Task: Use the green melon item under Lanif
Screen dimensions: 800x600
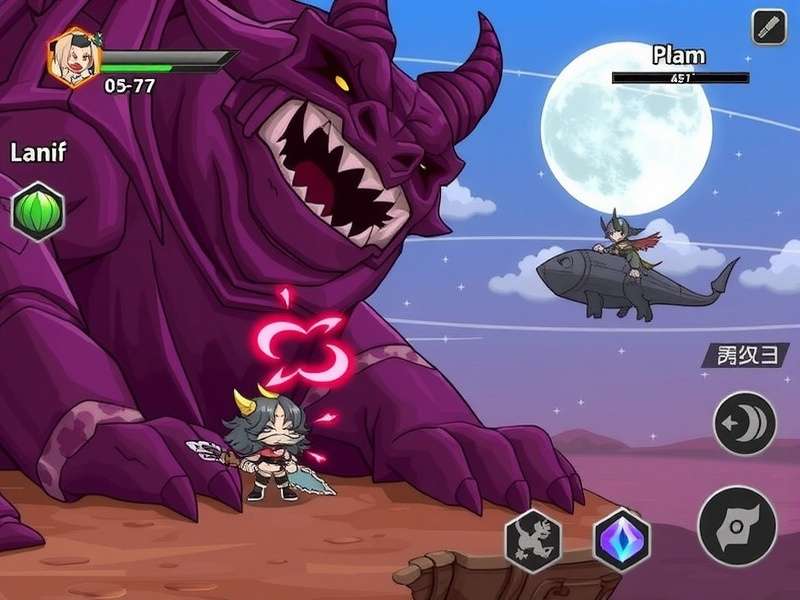Action: (x=38, y=212)
